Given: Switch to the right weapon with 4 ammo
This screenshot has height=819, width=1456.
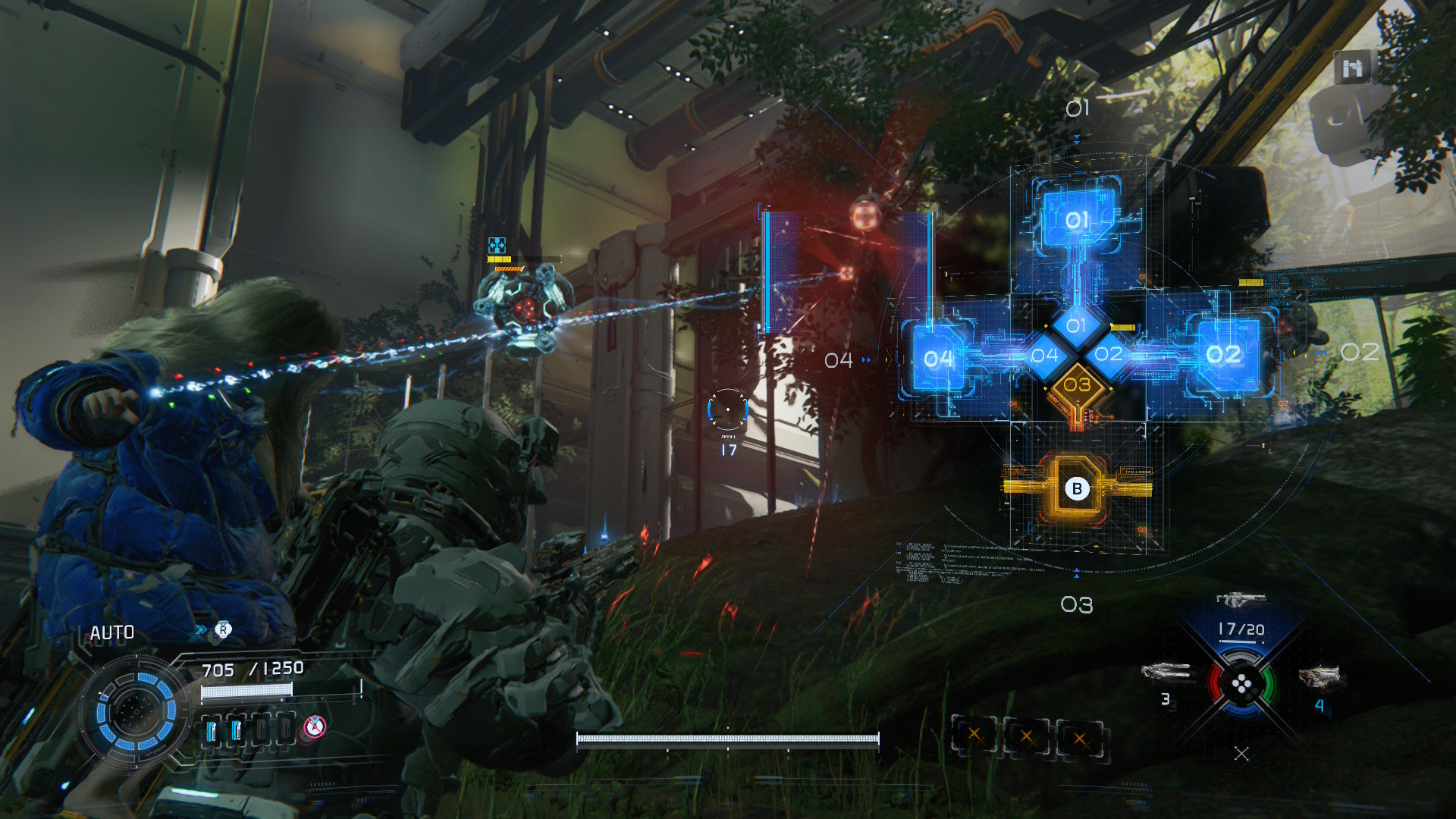Looking at the screenshot, I should click(1322, 676).
